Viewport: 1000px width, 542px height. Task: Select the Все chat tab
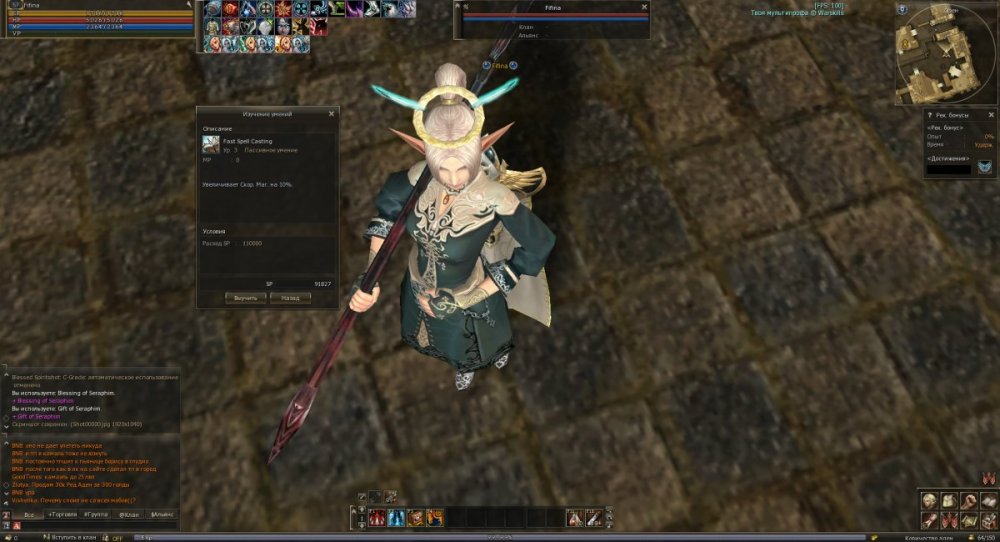(29, 514)
